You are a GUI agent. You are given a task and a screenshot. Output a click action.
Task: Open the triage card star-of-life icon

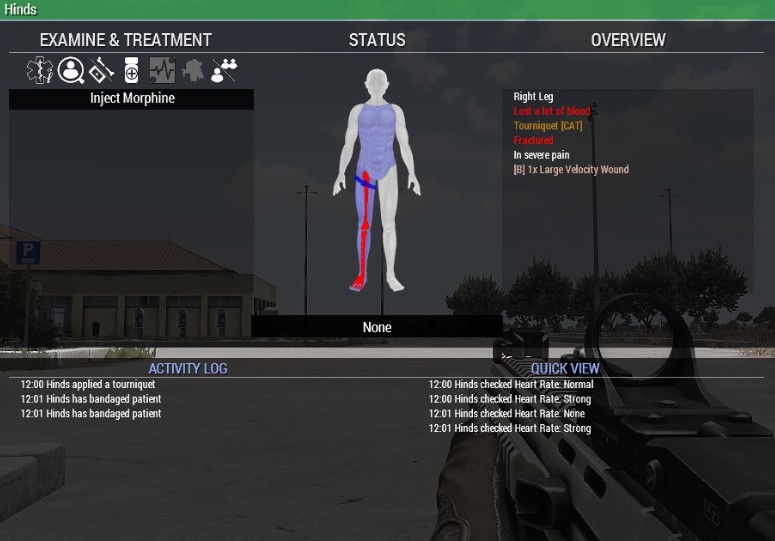[40, 71]
